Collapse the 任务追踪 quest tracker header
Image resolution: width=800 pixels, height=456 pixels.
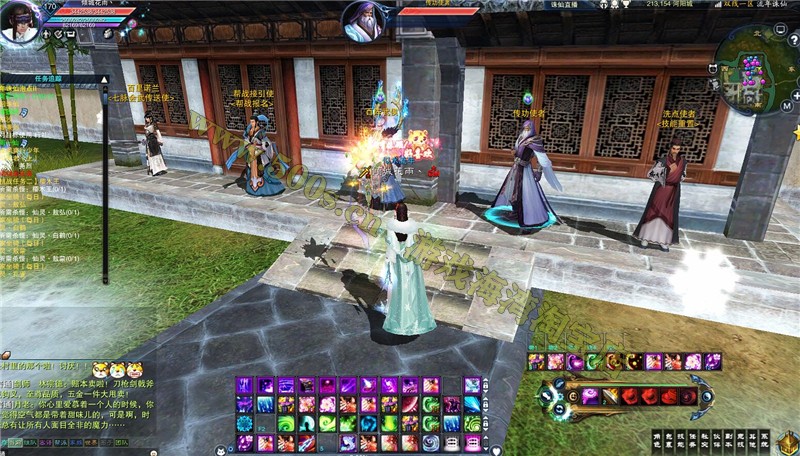click(102, 78)
